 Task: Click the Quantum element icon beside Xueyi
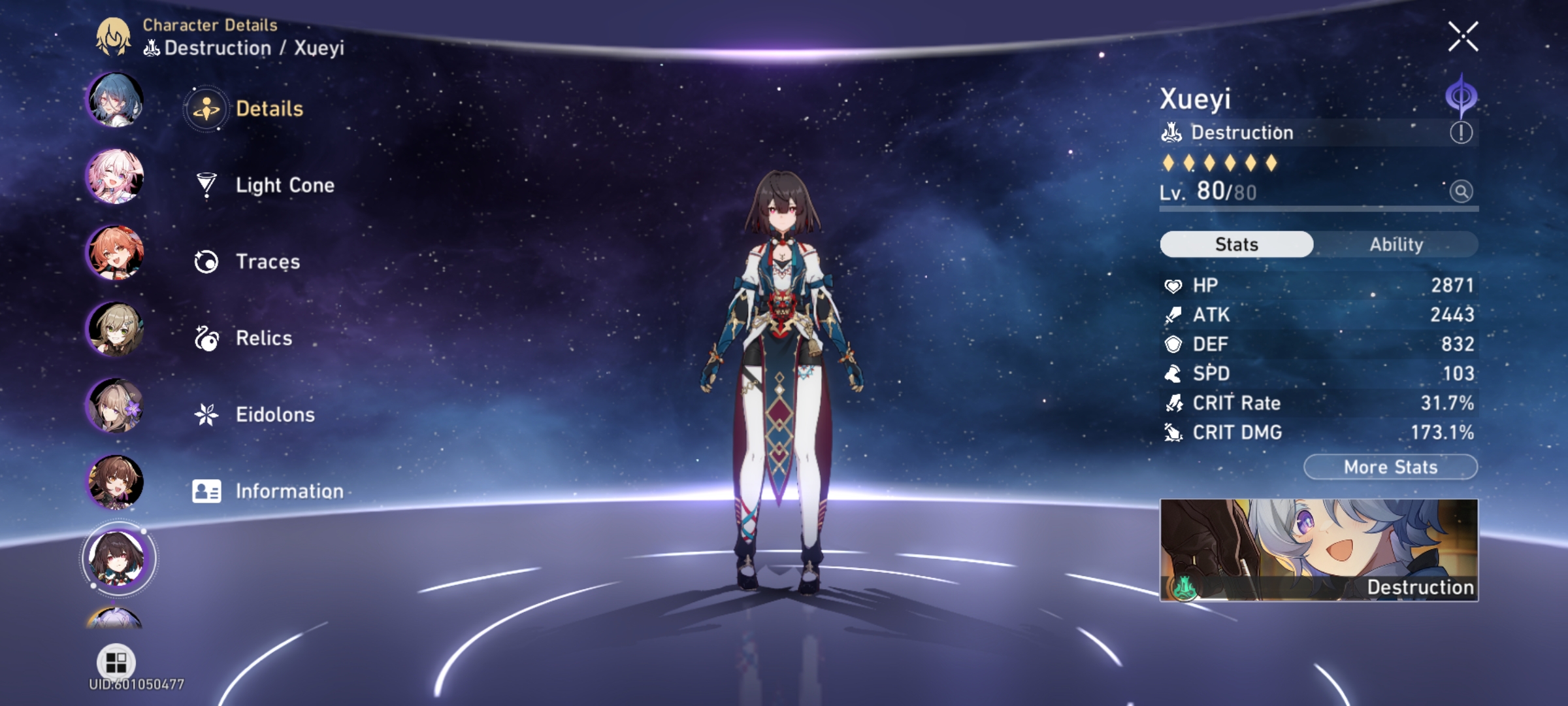coord(1462,96)
